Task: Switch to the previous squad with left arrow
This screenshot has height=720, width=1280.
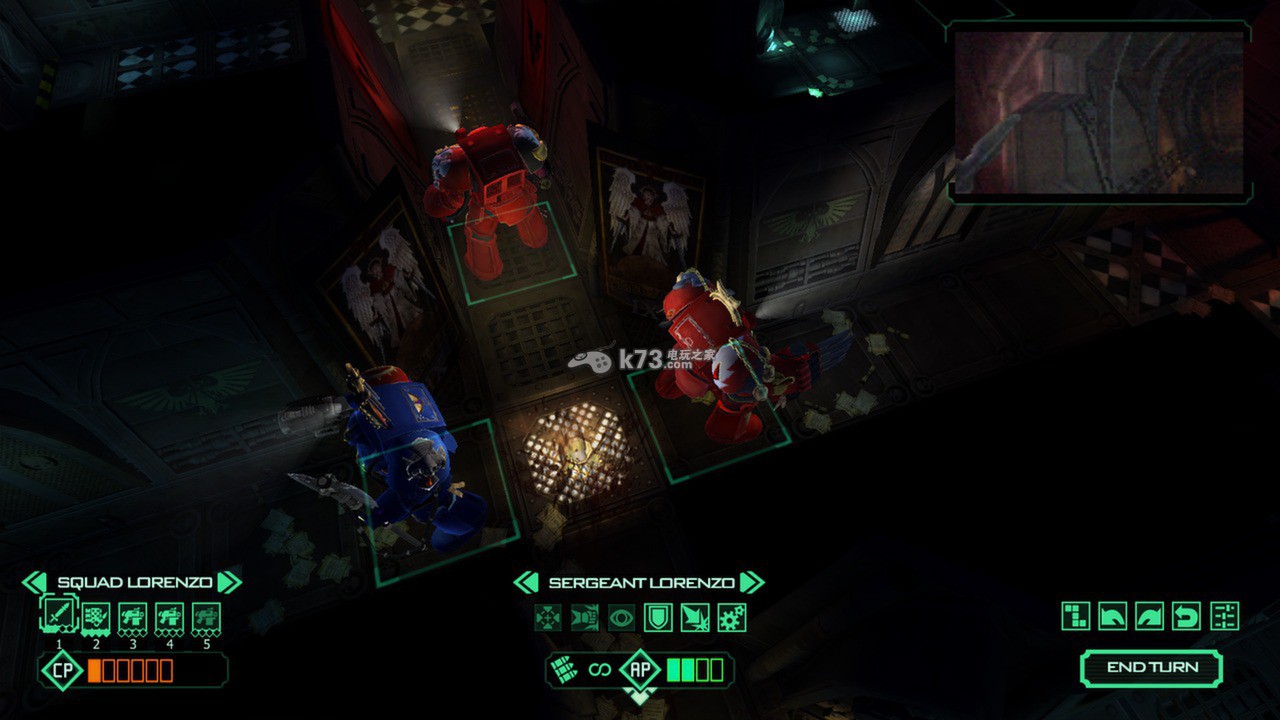Action: click(x=34, y=582)
